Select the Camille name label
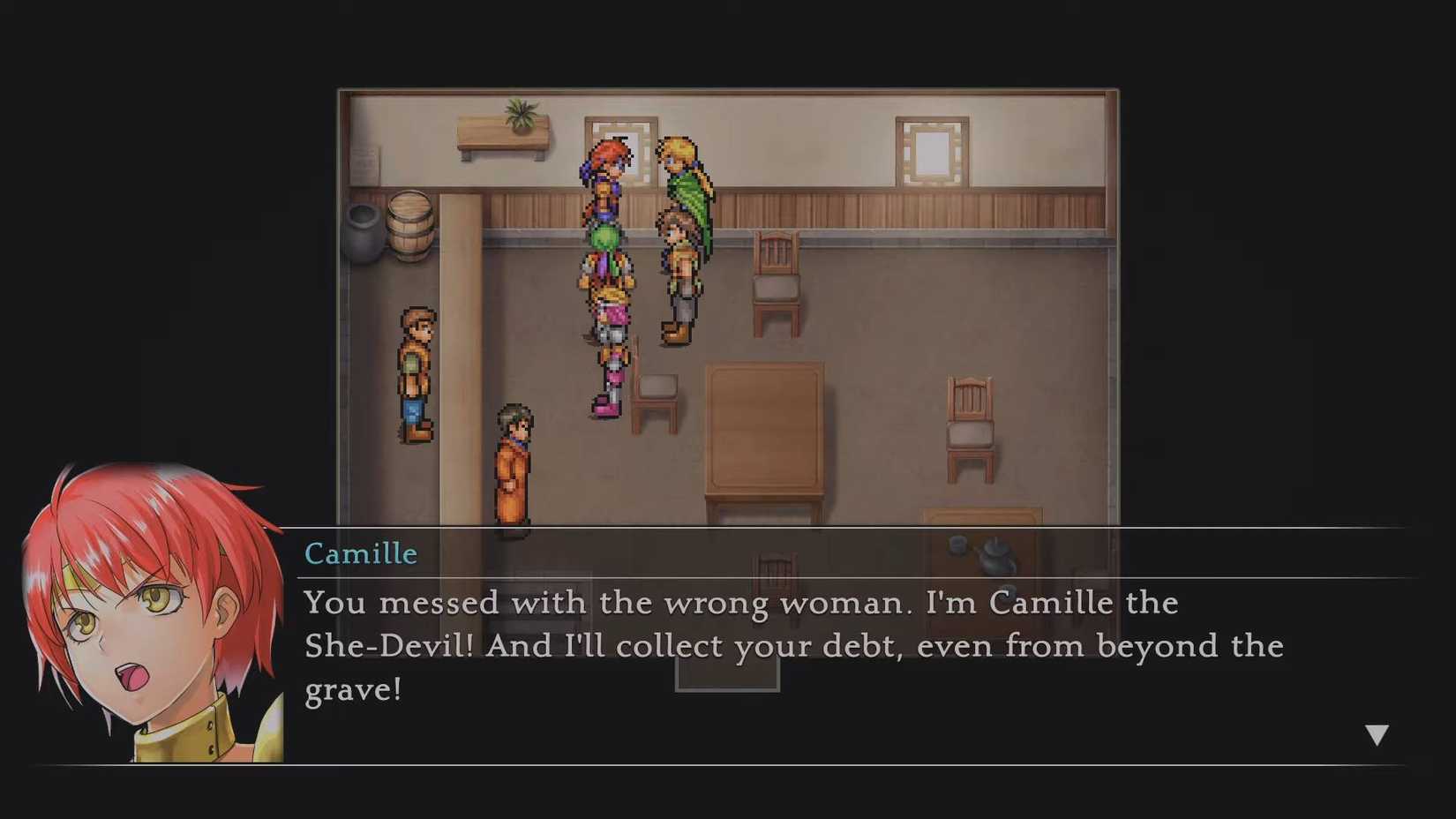The width and height of the screenshot is (1456, 819). coord(361,554)
